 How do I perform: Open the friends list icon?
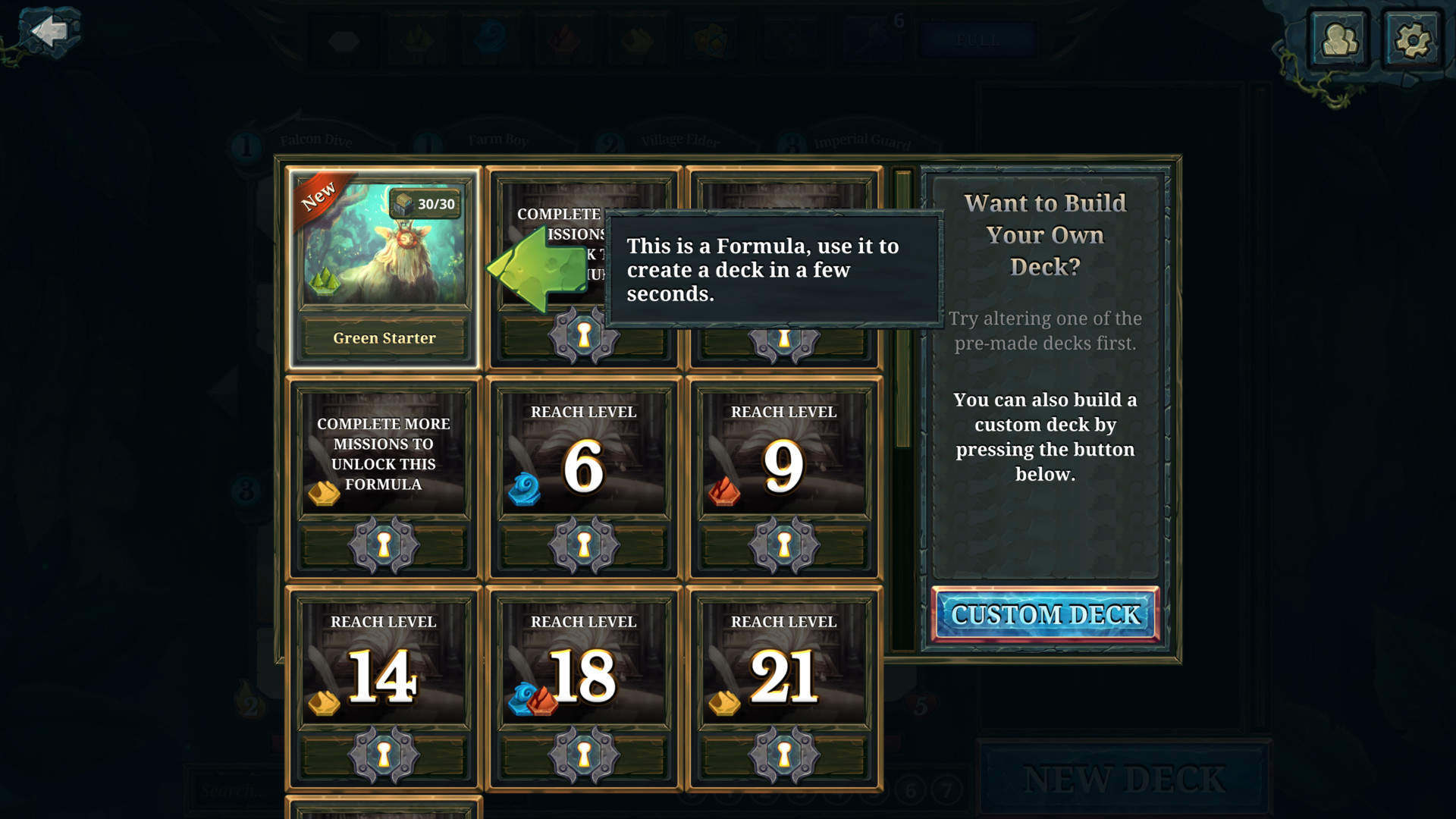click(x=1339, y=39)
